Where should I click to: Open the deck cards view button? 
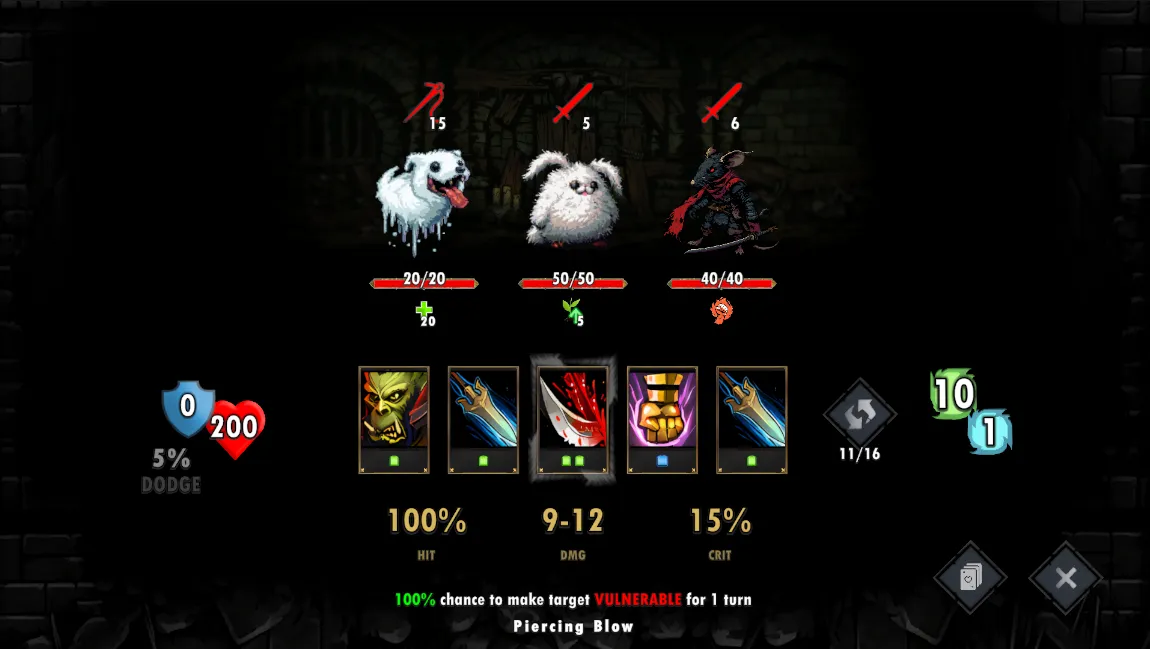point(970,578)
